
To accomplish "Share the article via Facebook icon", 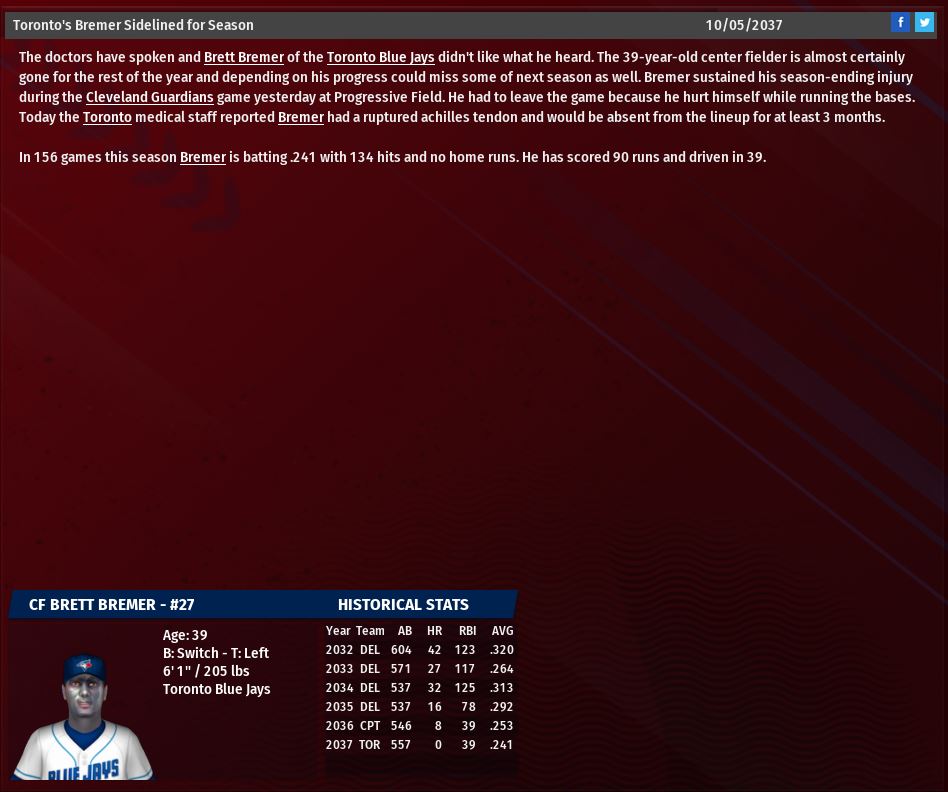I will [900, 23].
